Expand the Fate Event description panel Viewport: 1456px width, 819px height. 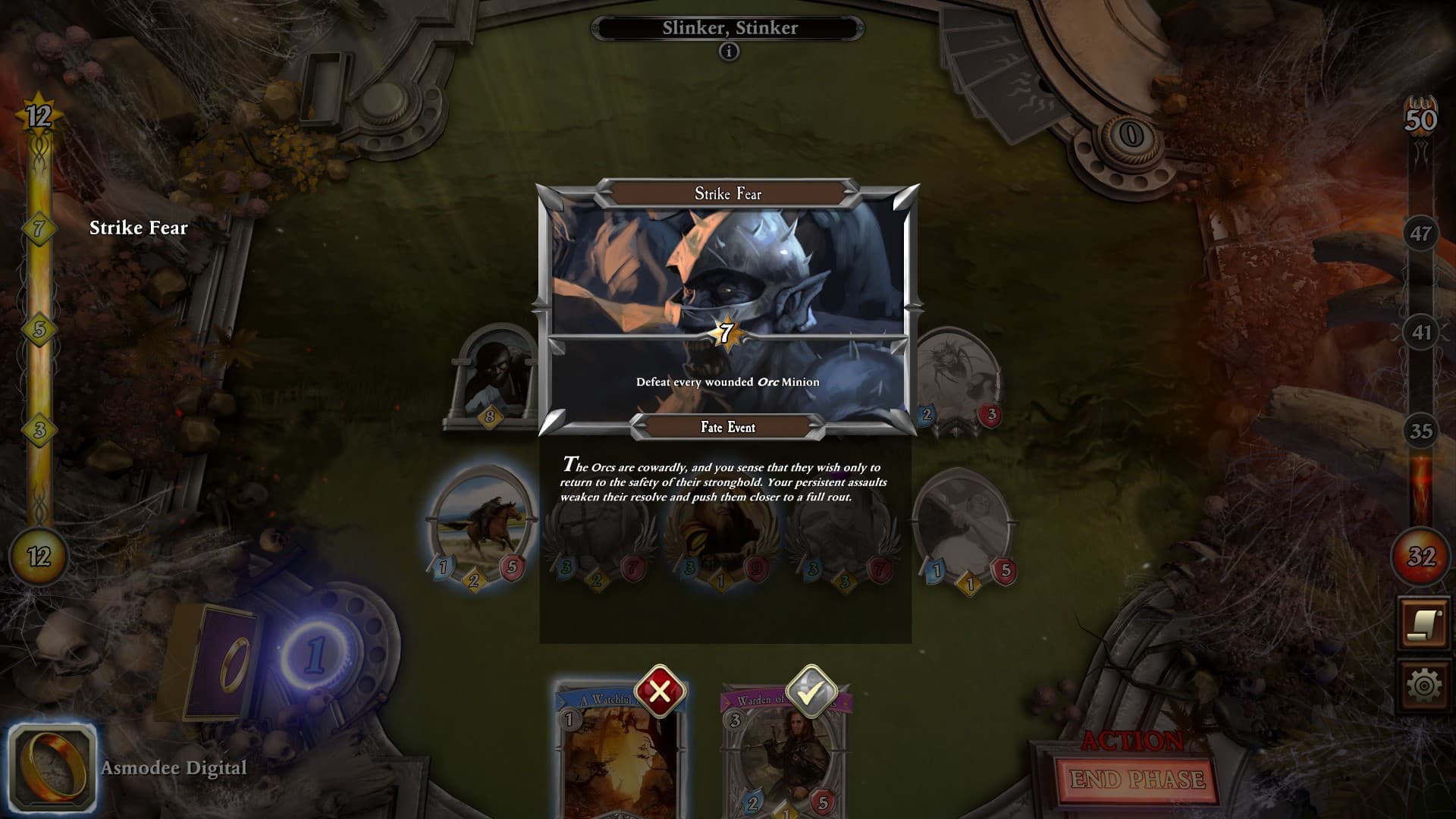click(x=726, y=479)
